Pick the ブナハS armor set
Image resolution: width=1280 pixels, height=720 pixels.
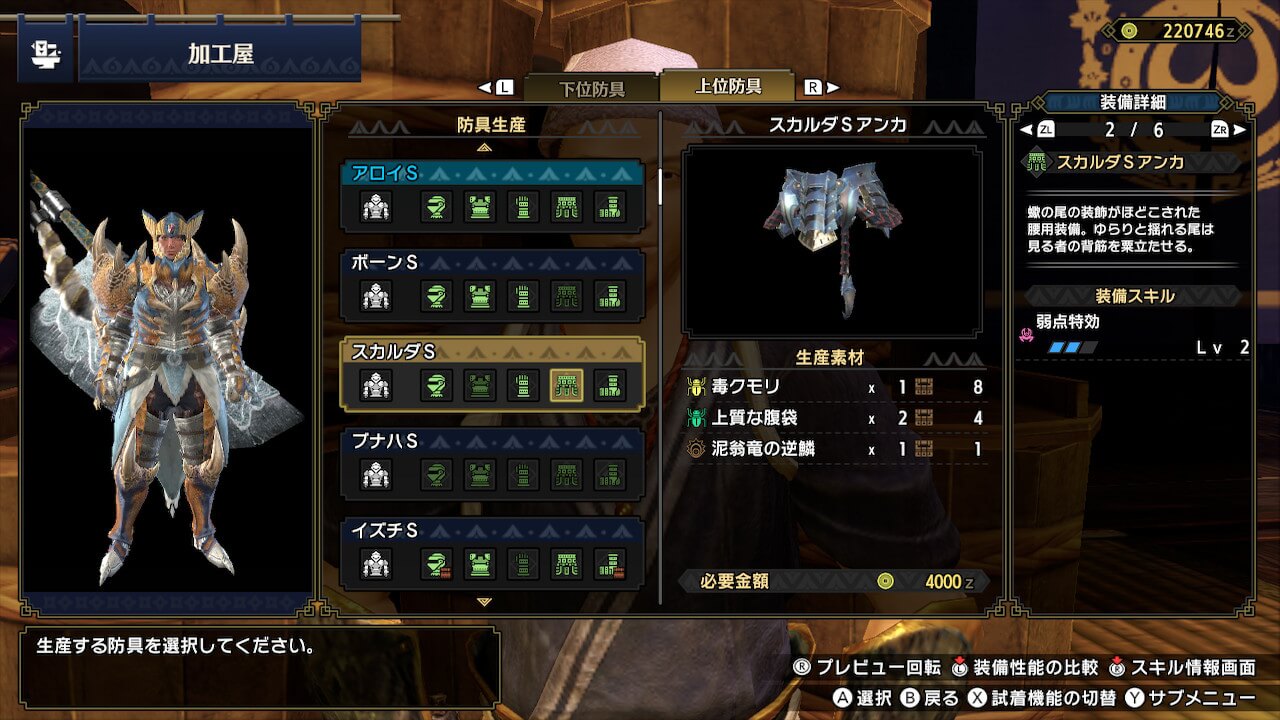(x=492, y=441)
